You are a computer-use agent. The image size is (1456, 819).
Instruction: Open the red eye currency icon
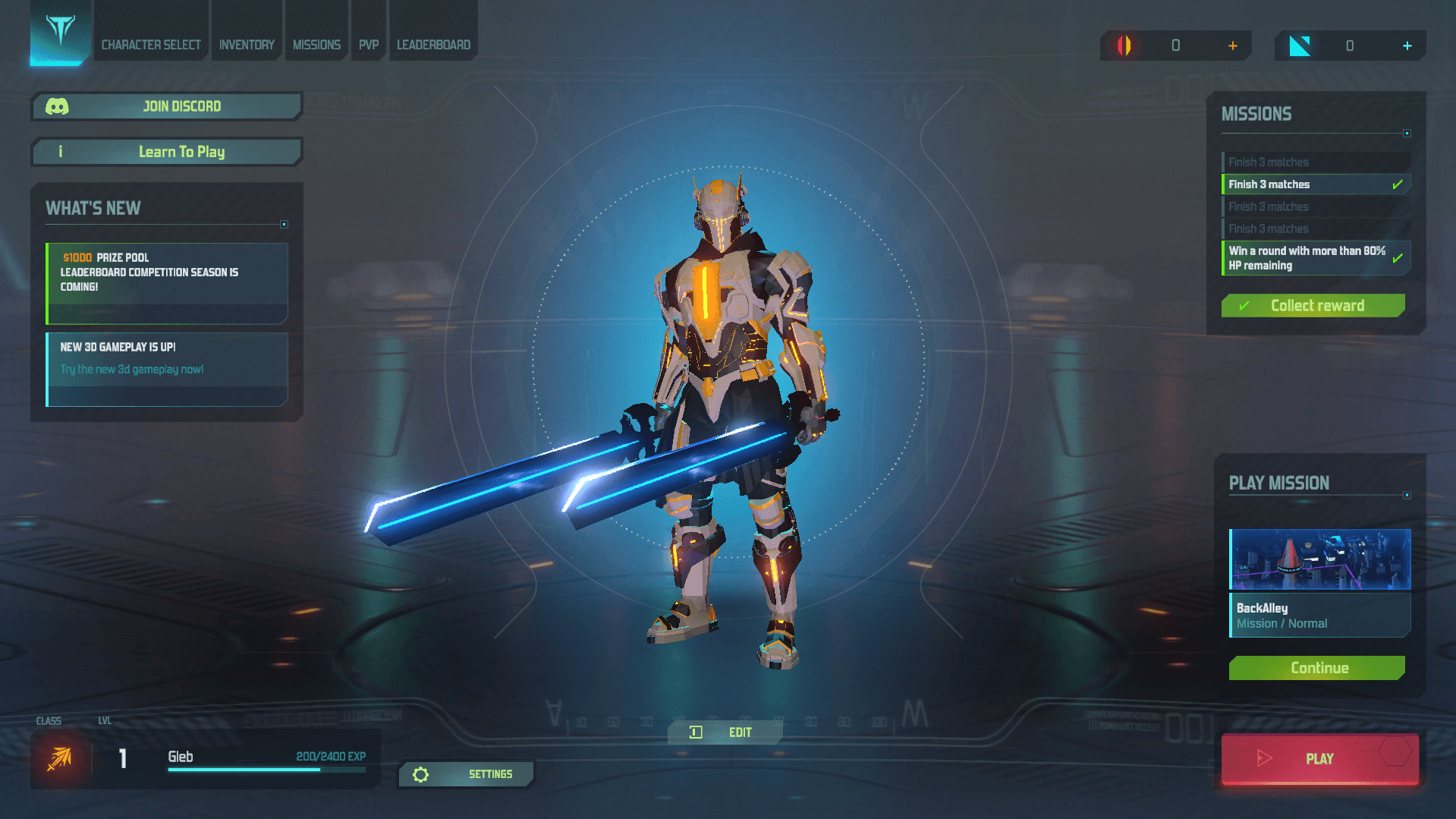1123,46
